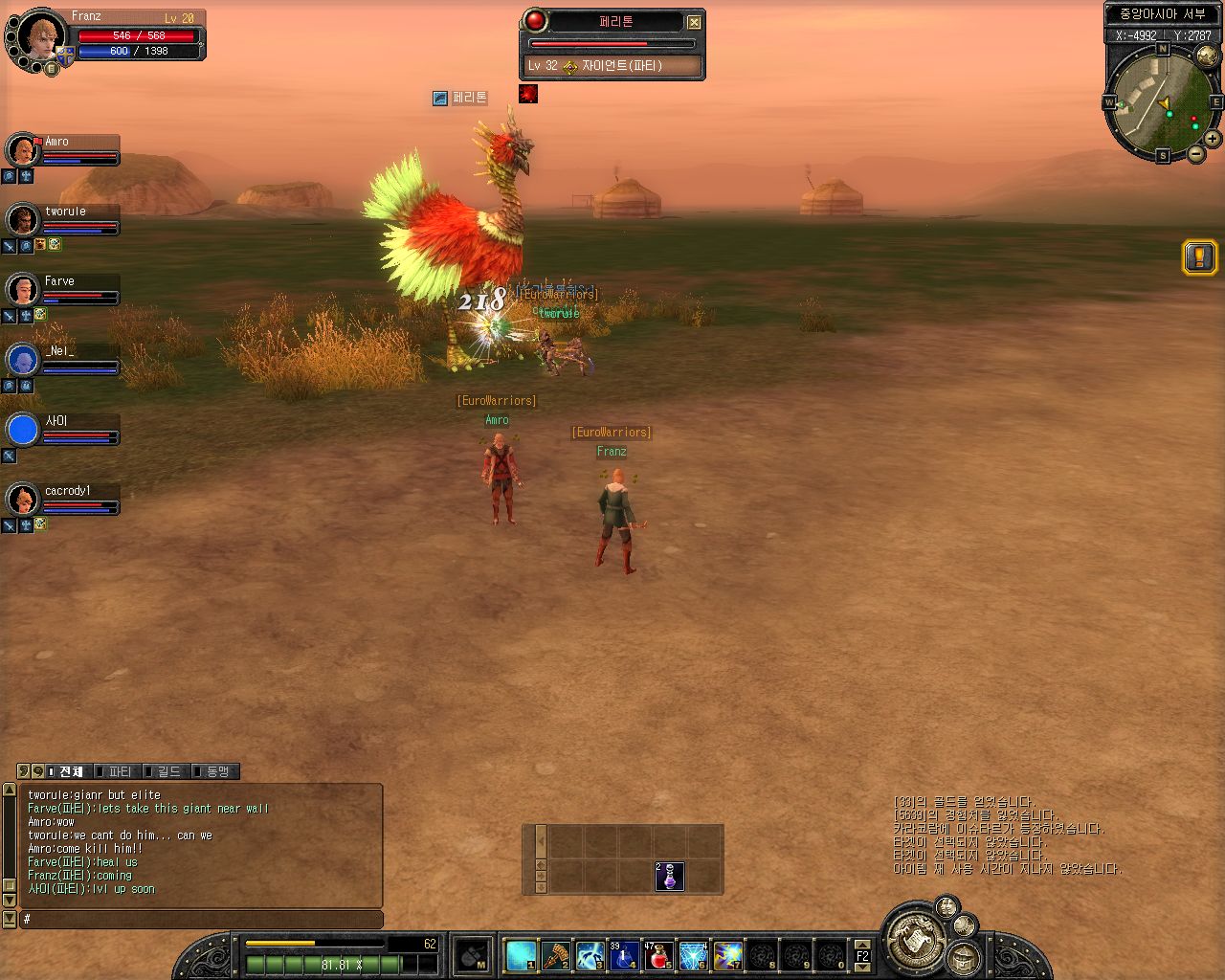Click the purple potion in the item bar
Viewport: 1225px width, 980px height.
(669, 876)
